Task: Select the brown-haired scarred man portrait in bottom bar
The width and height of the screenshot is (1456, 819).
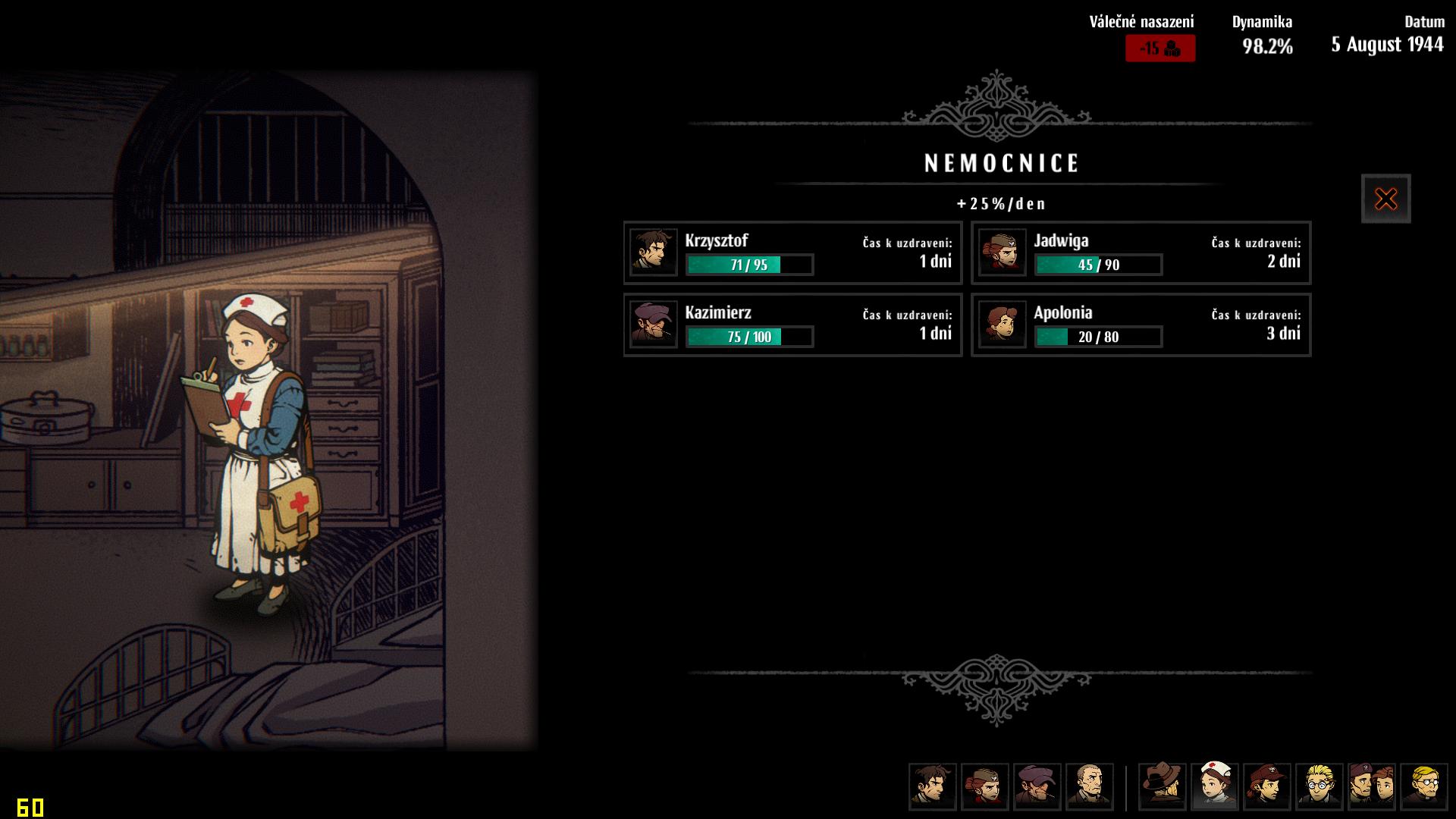Action: [x=933, y=786]
